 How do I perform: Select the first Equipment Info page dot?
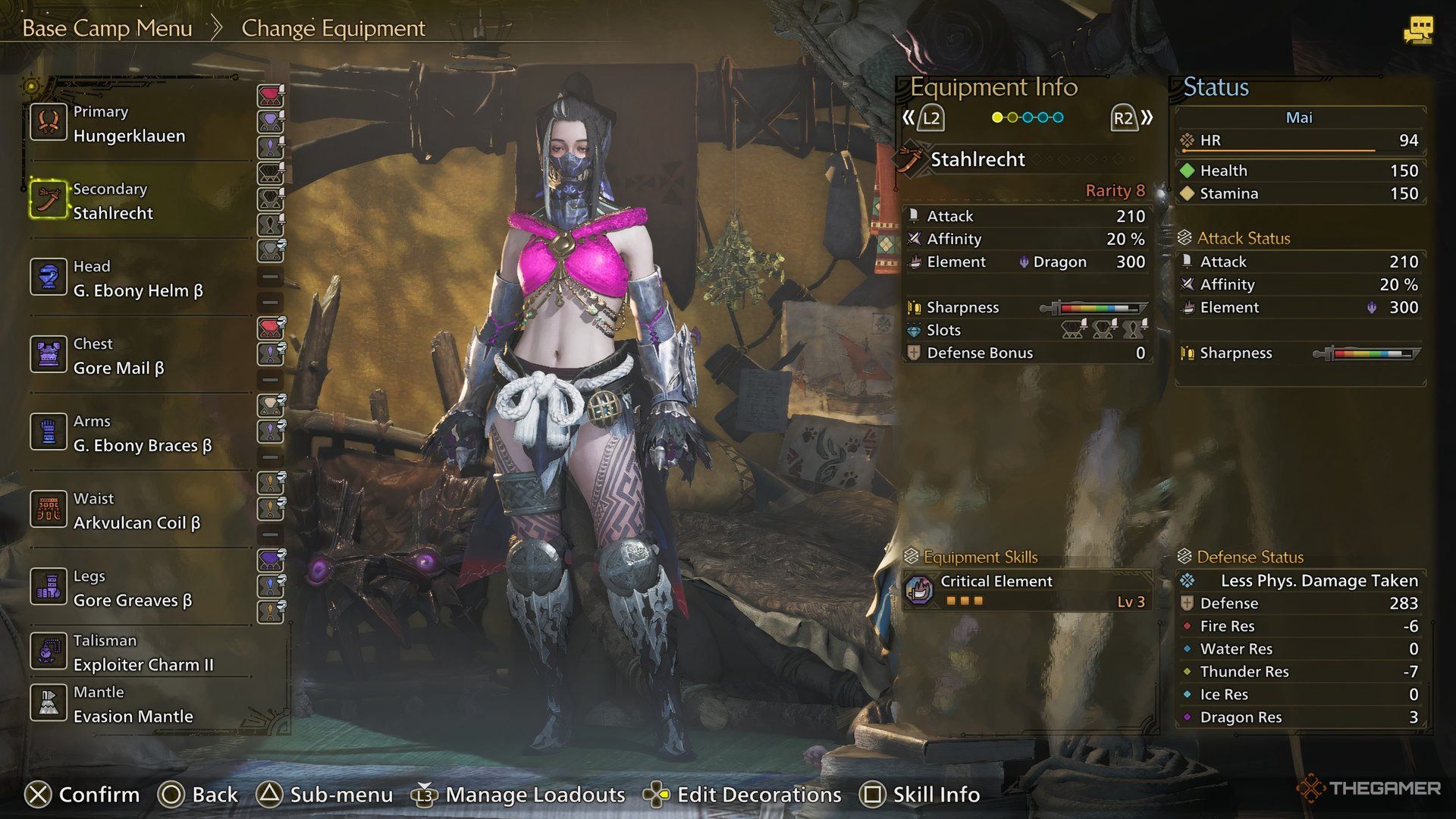(997, 118)
